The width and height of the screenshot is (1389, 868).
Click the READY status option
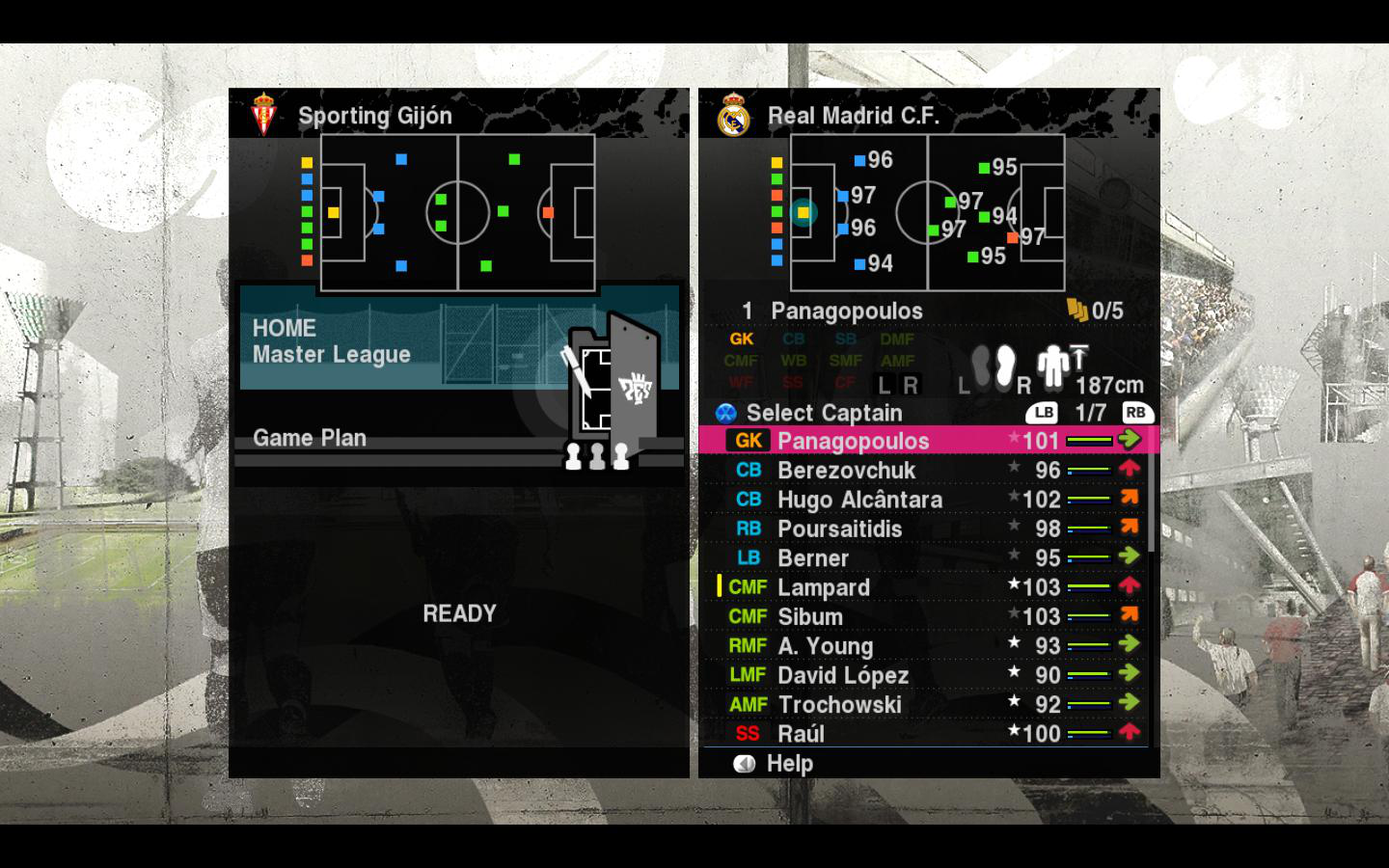point(459,614)
